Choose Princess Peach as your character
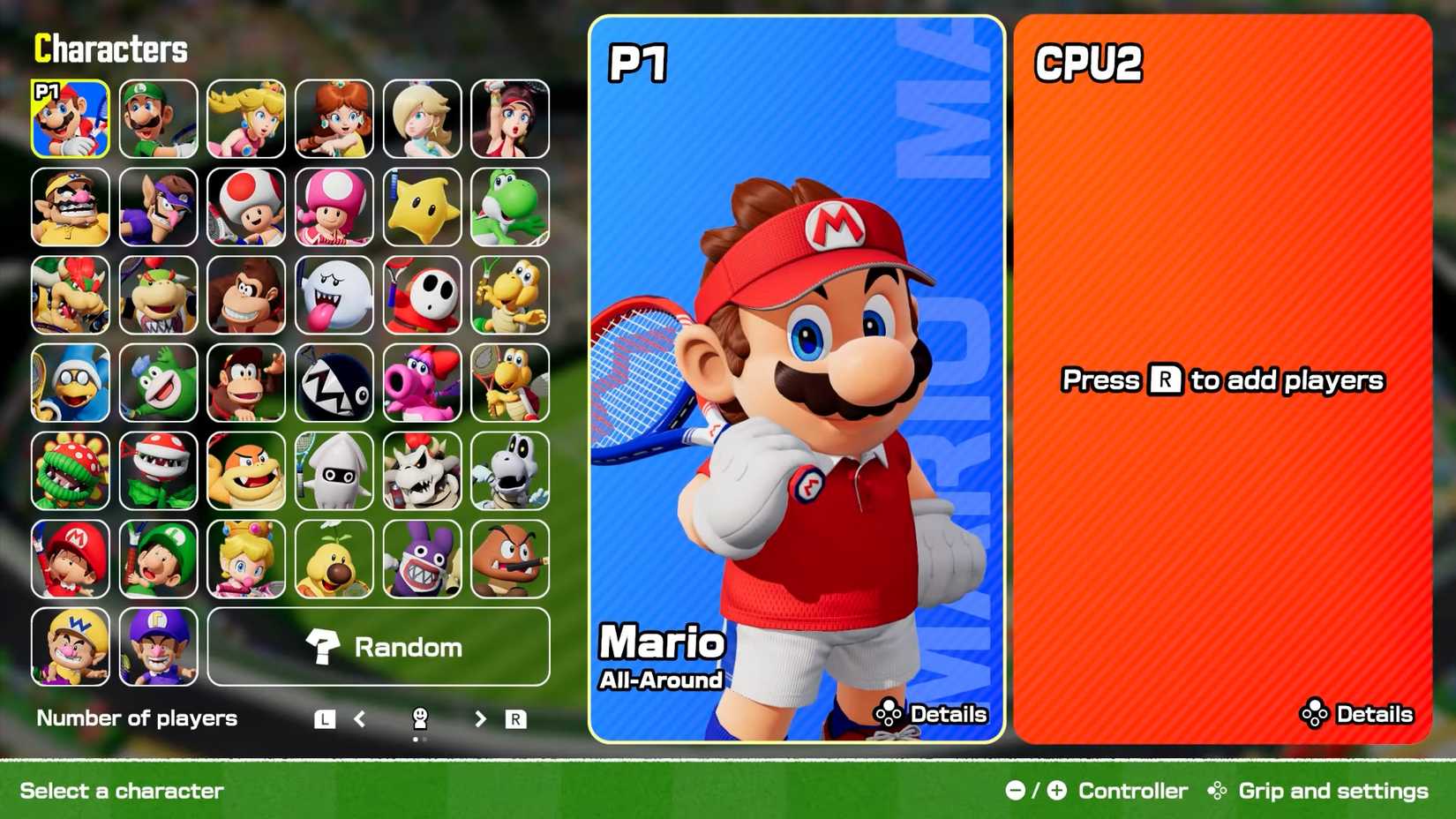 coord(246,118)
